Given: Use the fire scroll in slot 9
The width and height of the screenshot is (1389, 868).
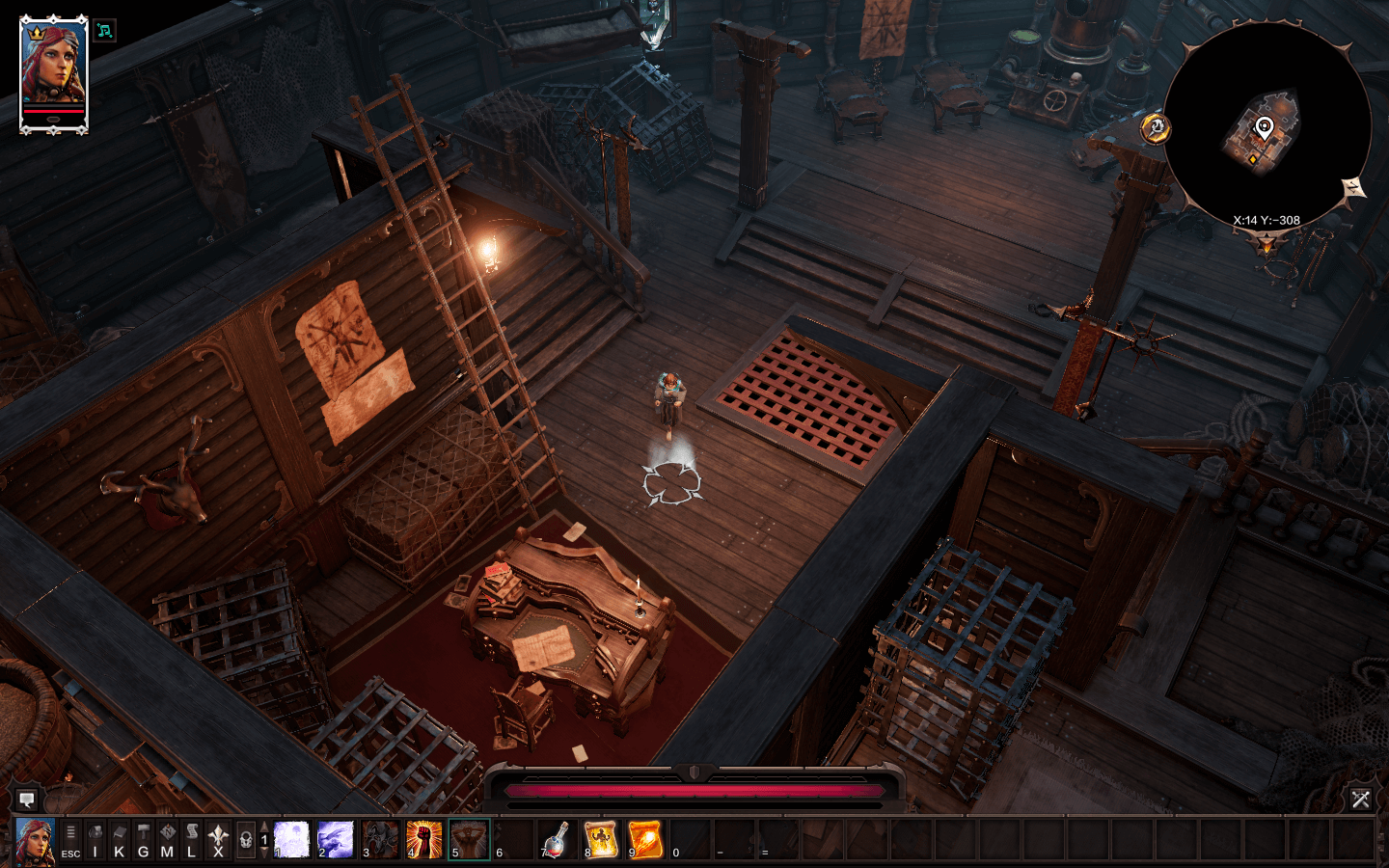Looking at the screenshot, I should [x=645, y=839].
